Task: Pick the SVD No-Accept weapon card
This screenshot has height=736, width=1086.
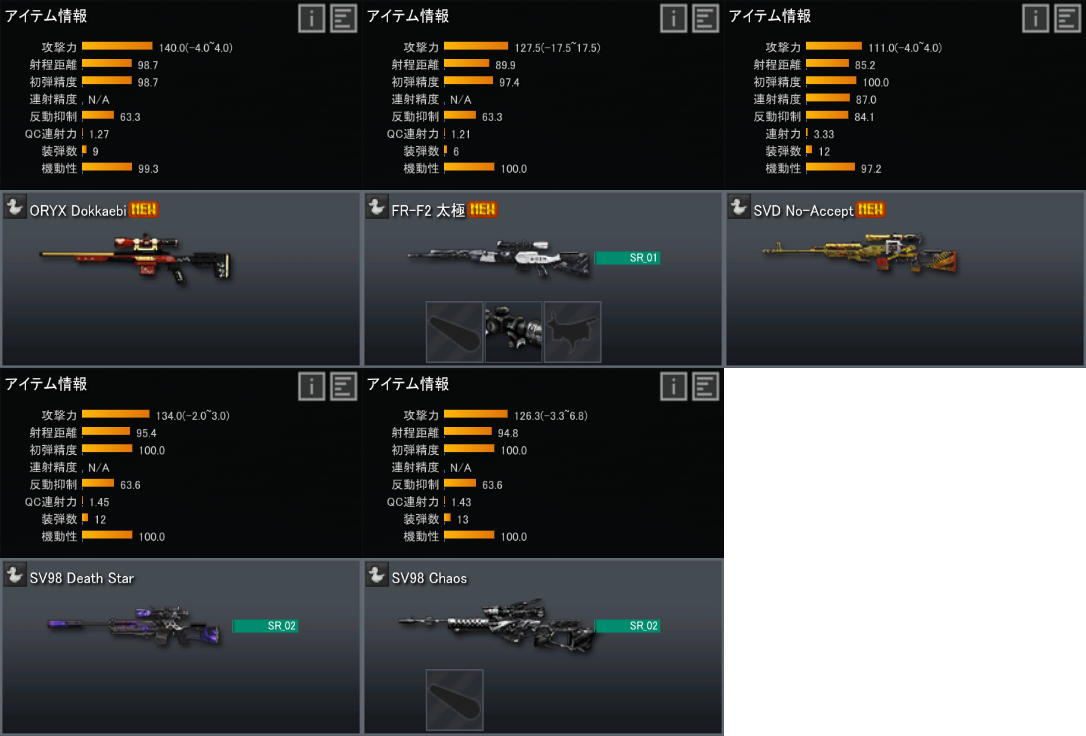Action: (x=861, y=256)
